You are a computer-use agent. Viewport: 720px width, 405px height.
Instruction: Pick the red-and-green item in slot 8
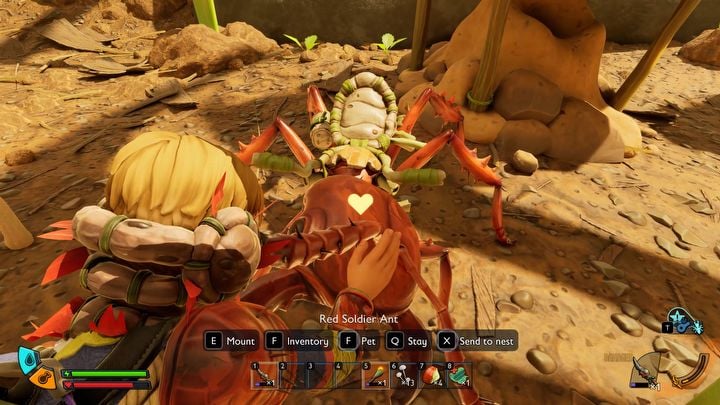coord(458,375)
